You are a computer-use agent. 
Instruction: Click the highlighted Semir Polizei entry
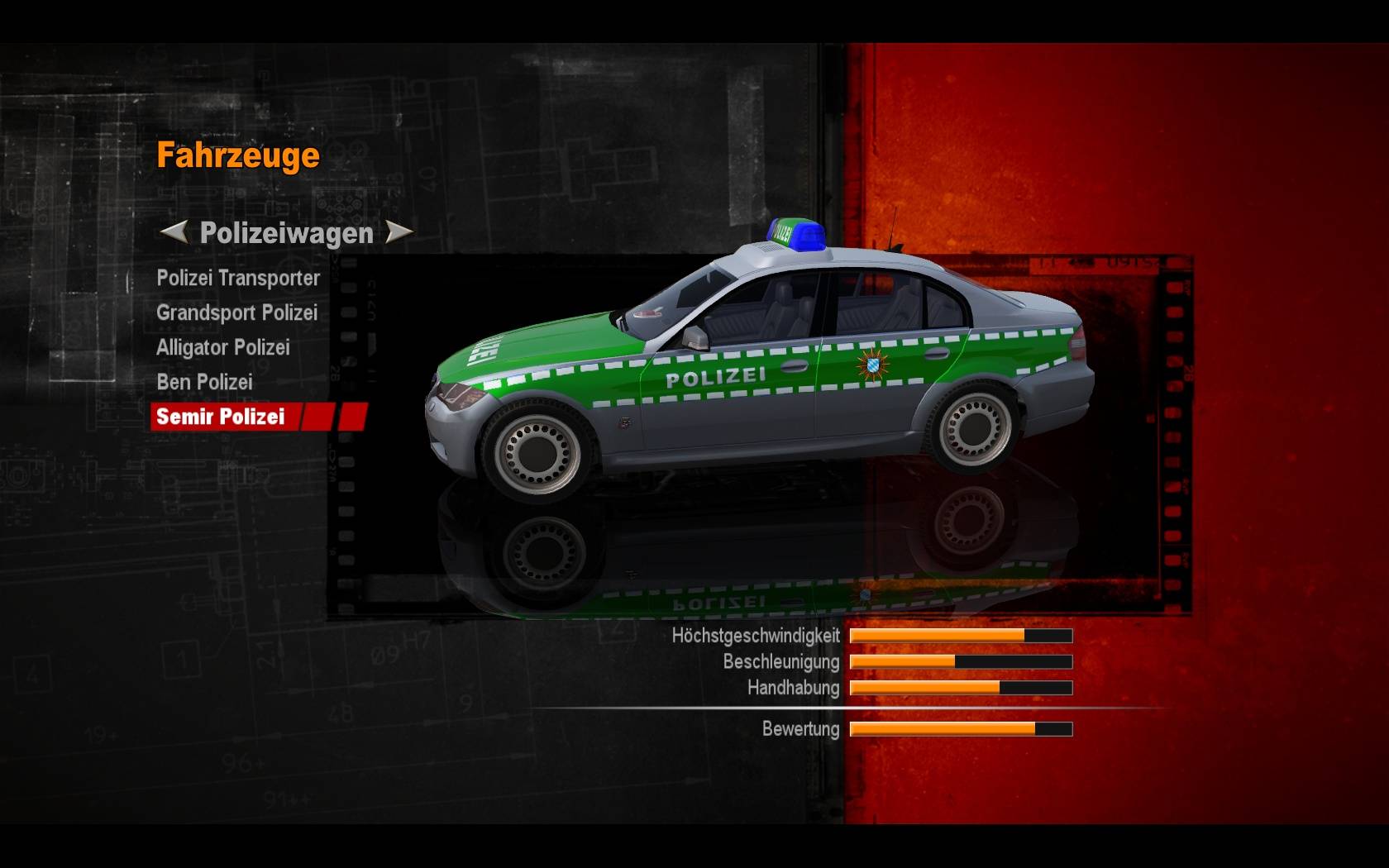click(x=221, y=417)
